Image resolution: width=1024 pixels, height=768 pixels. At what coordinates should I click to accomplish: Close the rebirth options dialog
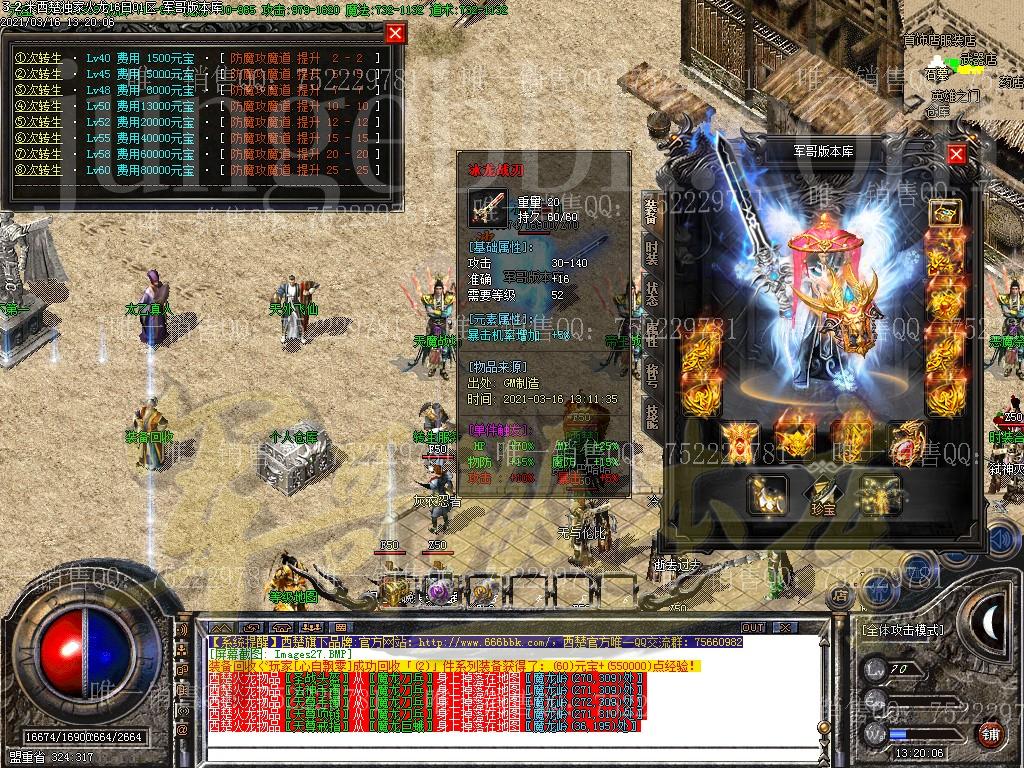pos(396,33)
